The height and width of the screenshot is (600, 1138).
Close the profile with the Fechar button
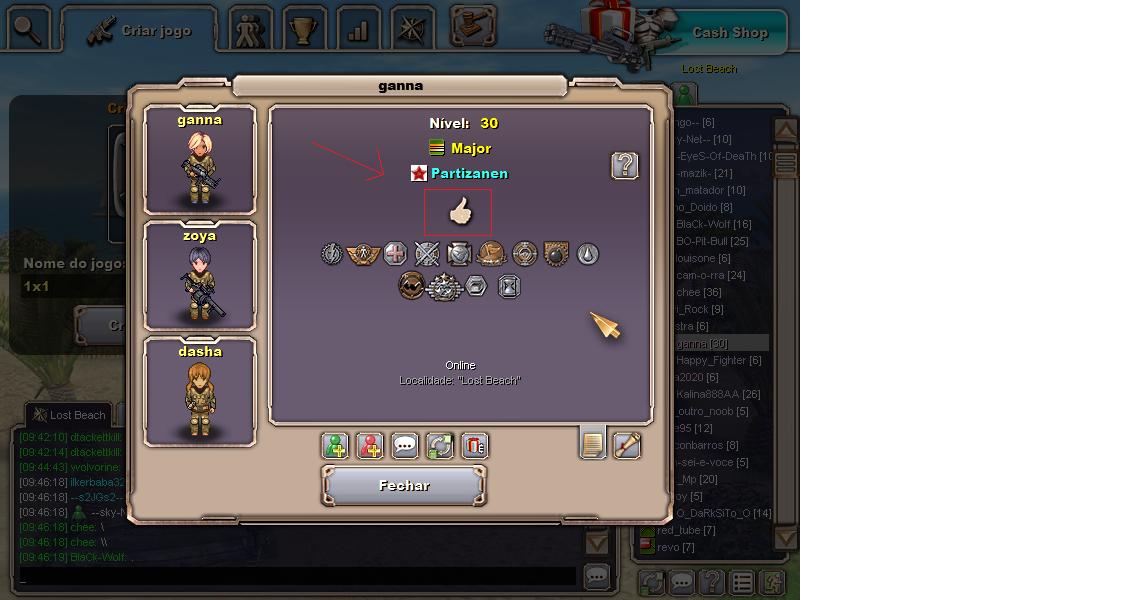(x=404, y=486)
